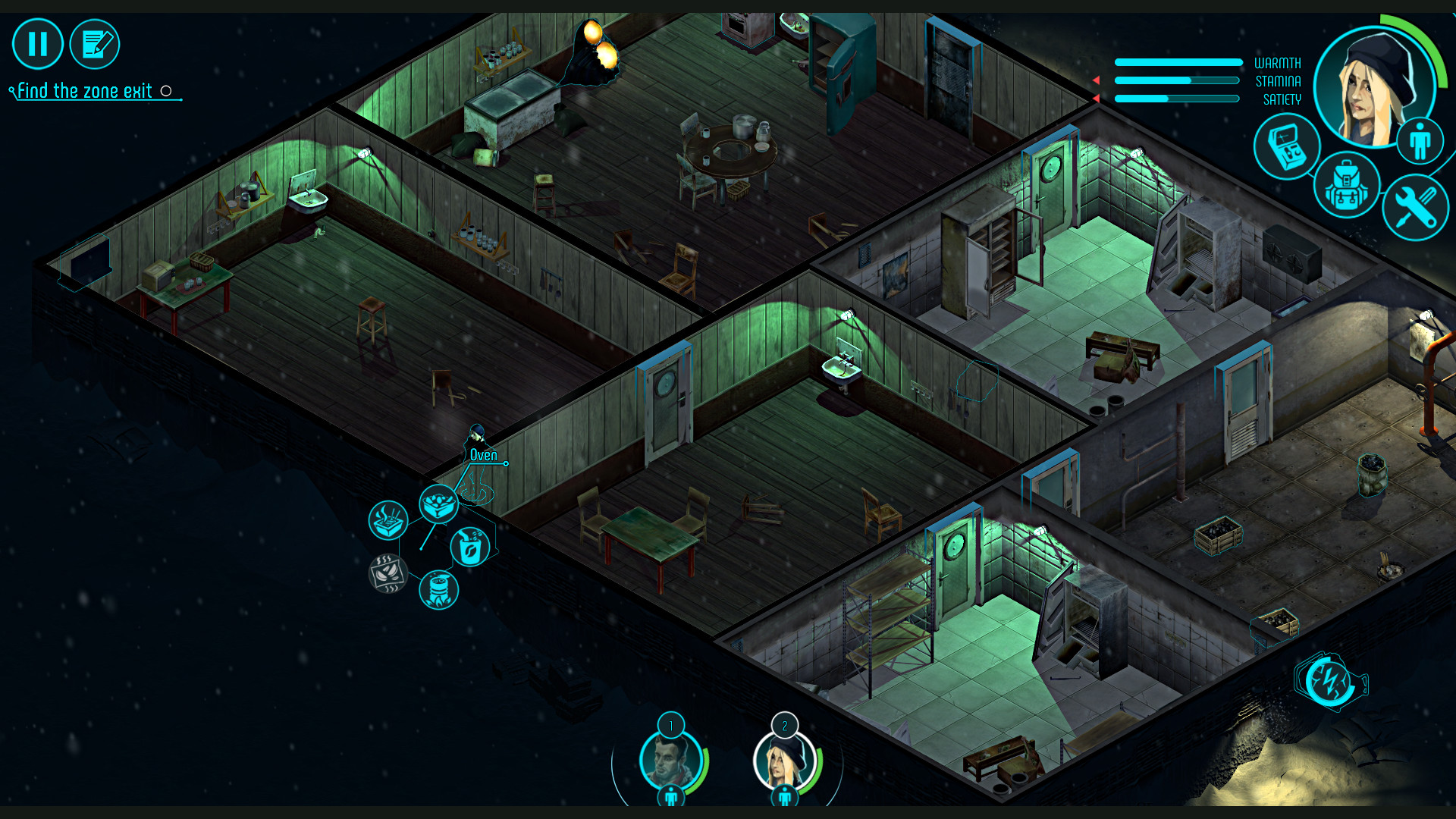Click the Find the zone exit objective

pos(83,90)
